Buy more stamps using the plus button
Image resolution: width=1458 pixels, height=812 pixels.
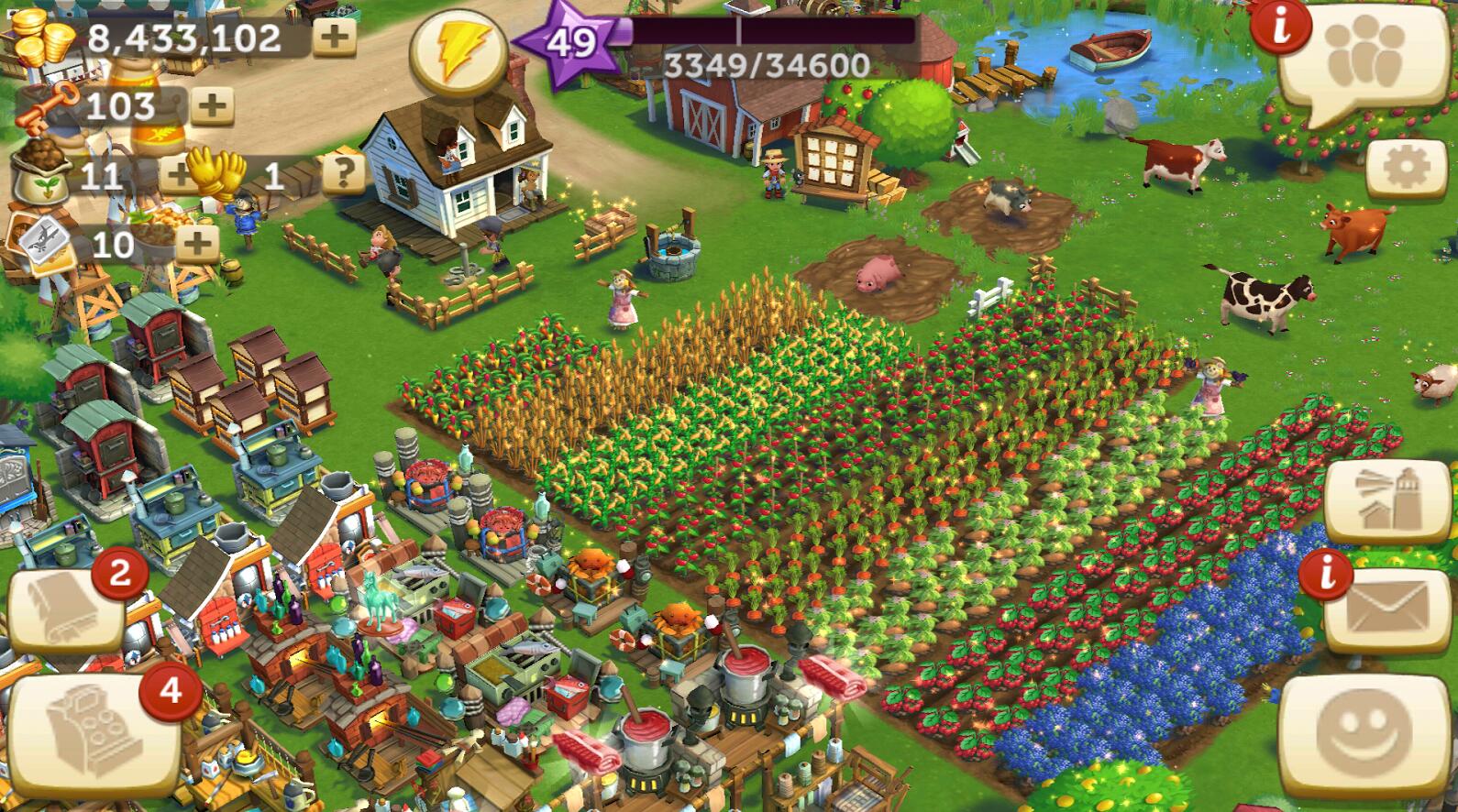(196, 244)
